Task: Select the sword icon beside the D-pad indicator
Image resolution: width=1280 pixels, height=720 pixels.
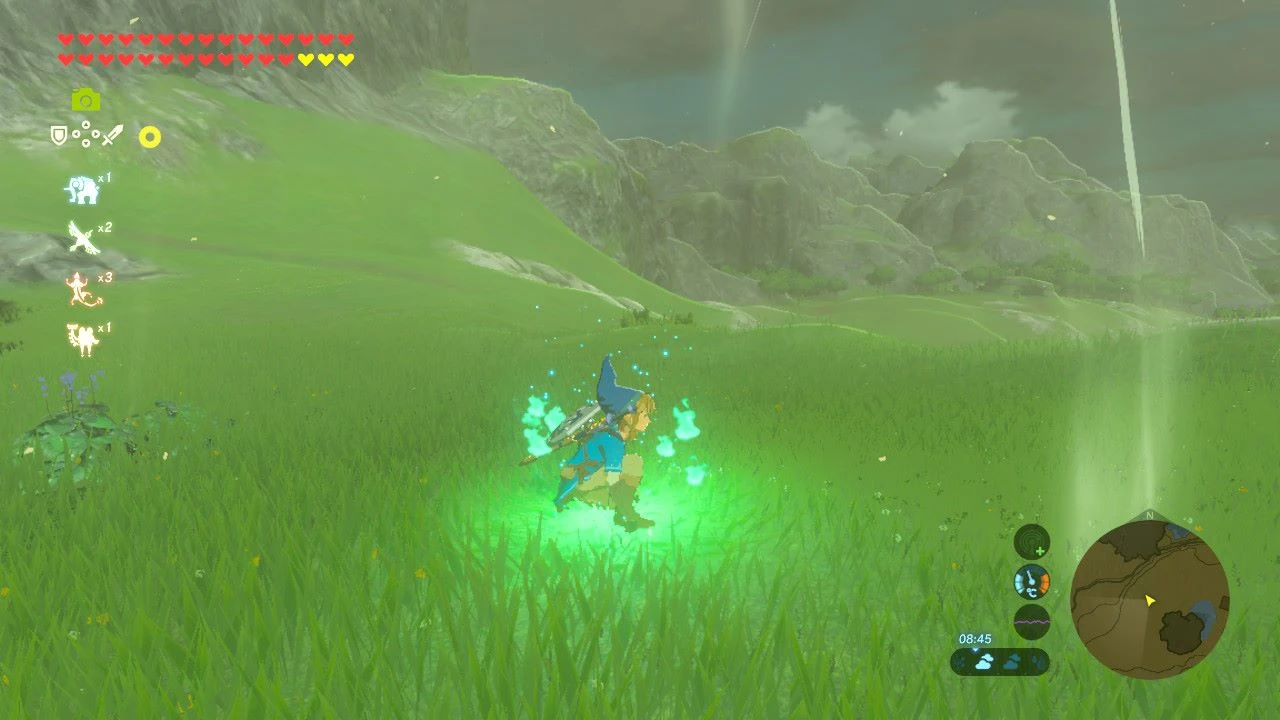Action: 111,135
